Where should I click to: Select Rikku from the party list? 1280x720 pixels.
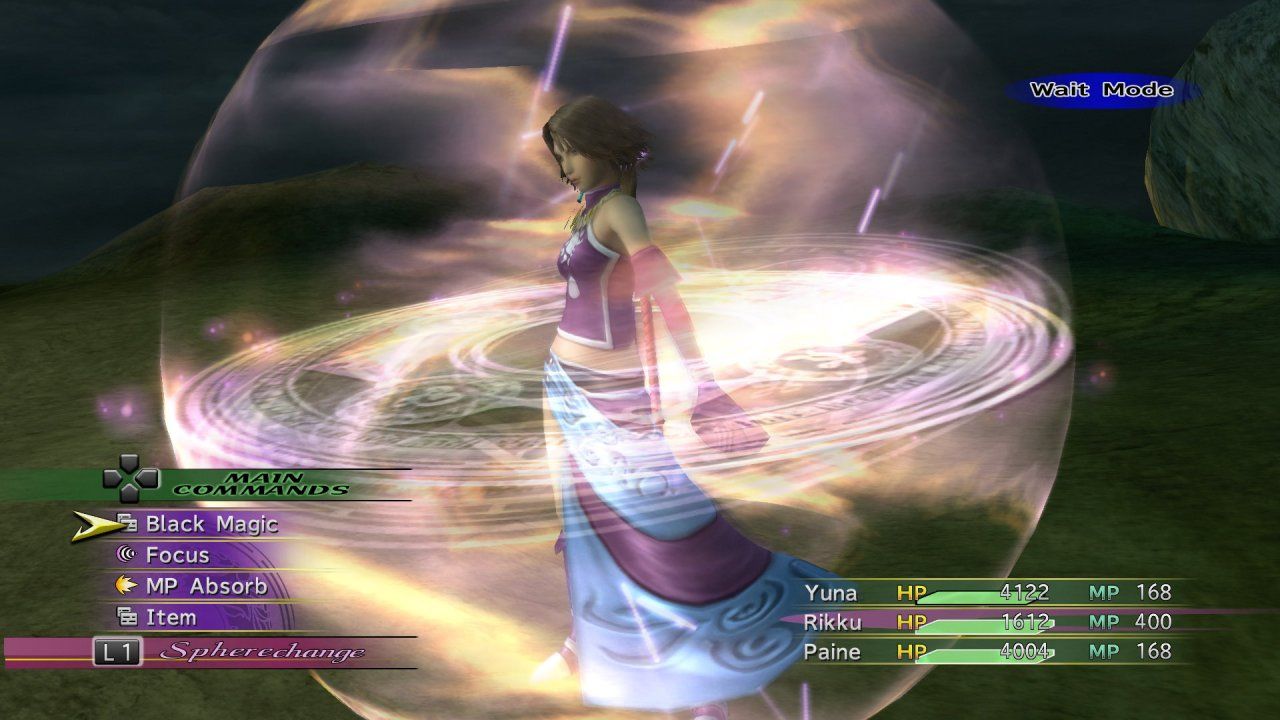pyautogui.click(x=833, y=620)
